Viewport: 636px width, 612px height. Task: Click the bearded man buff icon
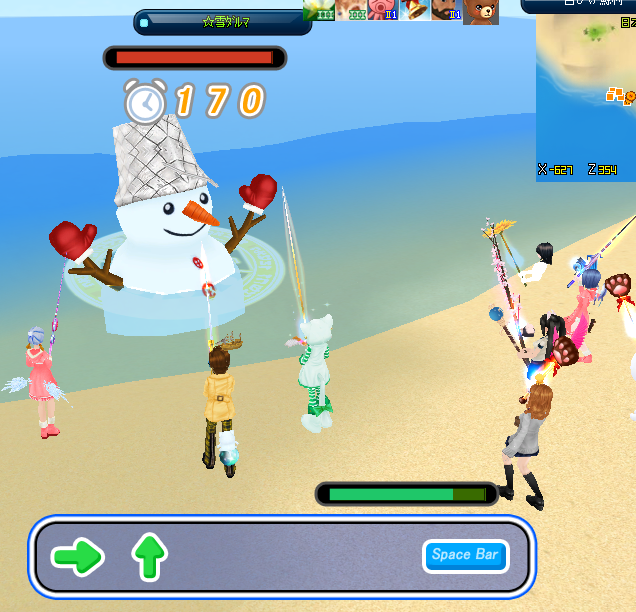point(447,11)
